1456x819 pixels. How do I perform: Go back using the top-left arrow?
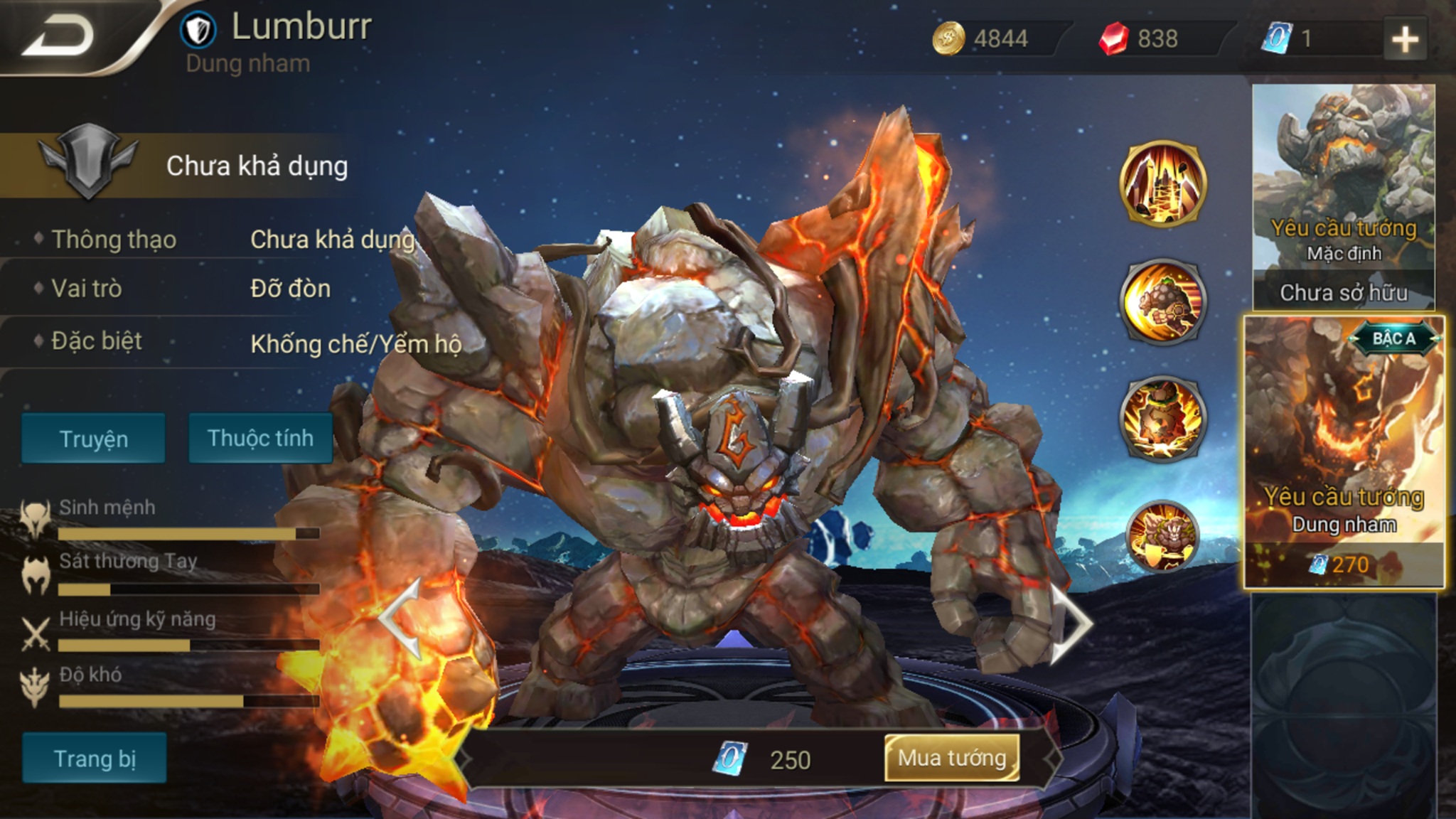point(58,37)
